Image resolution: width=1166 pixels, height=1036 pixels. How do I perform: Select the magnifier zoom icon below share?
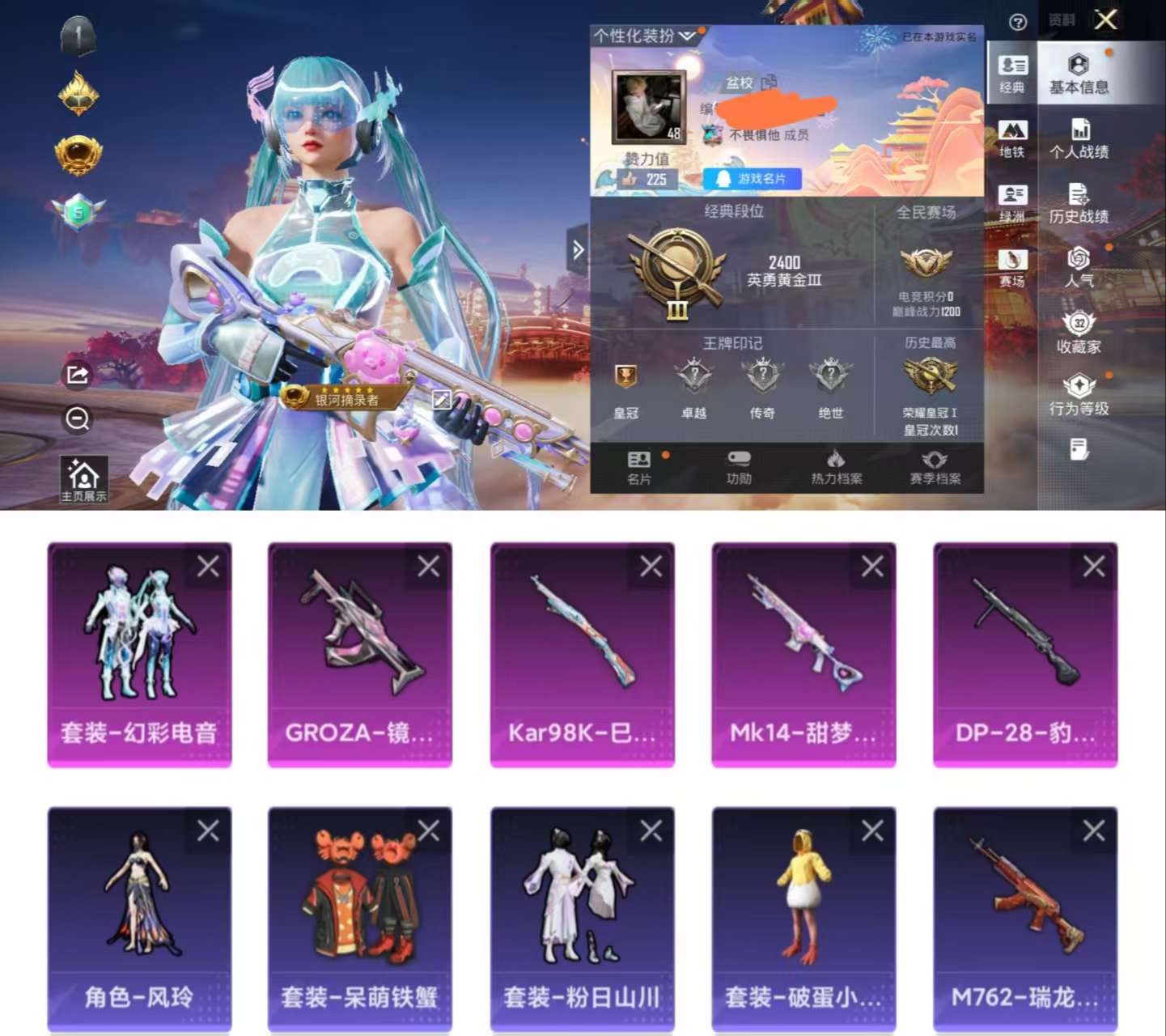77,419
